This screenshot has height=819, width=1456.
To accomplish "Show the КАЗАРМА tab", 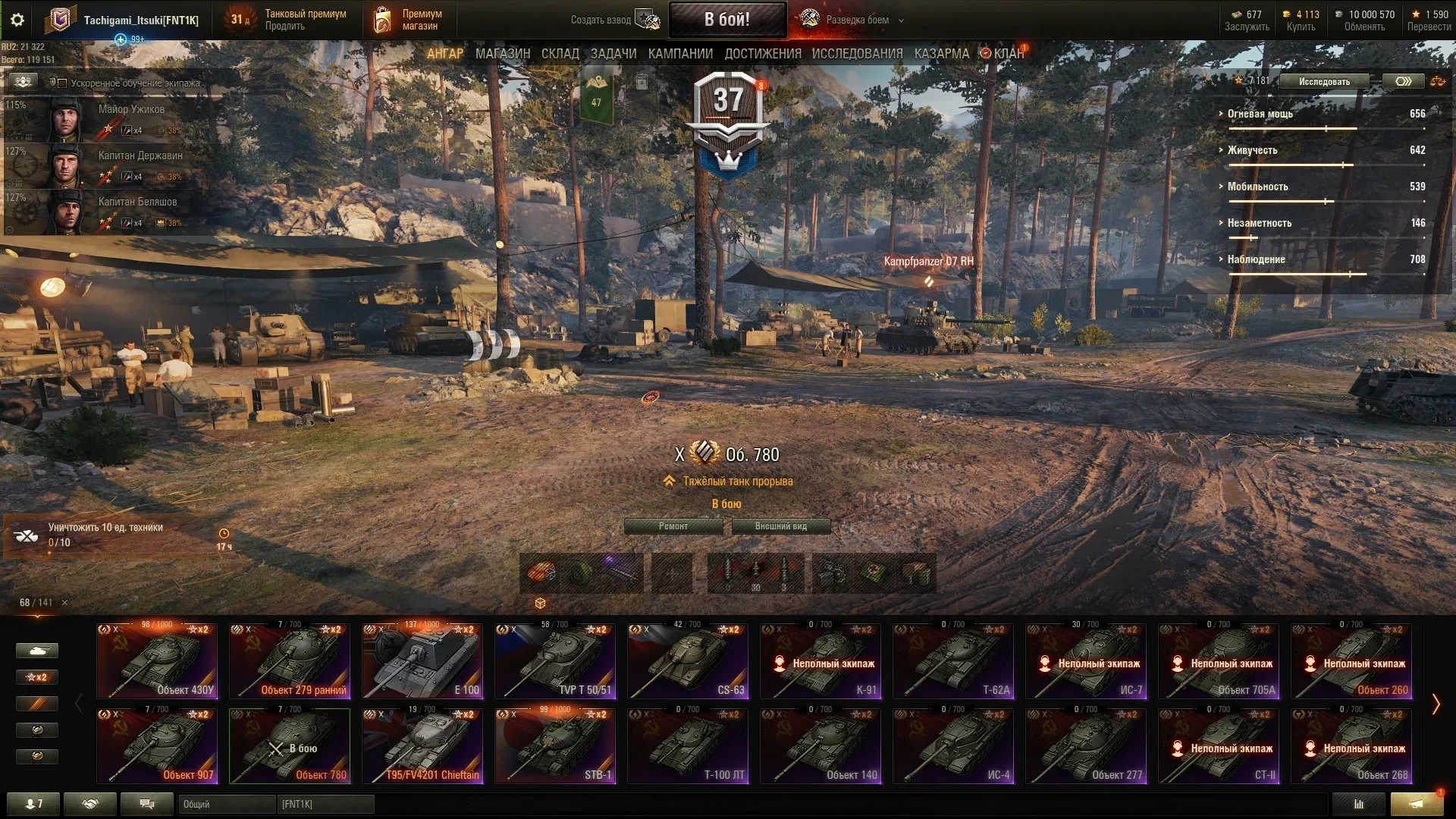I will point(941,54).
